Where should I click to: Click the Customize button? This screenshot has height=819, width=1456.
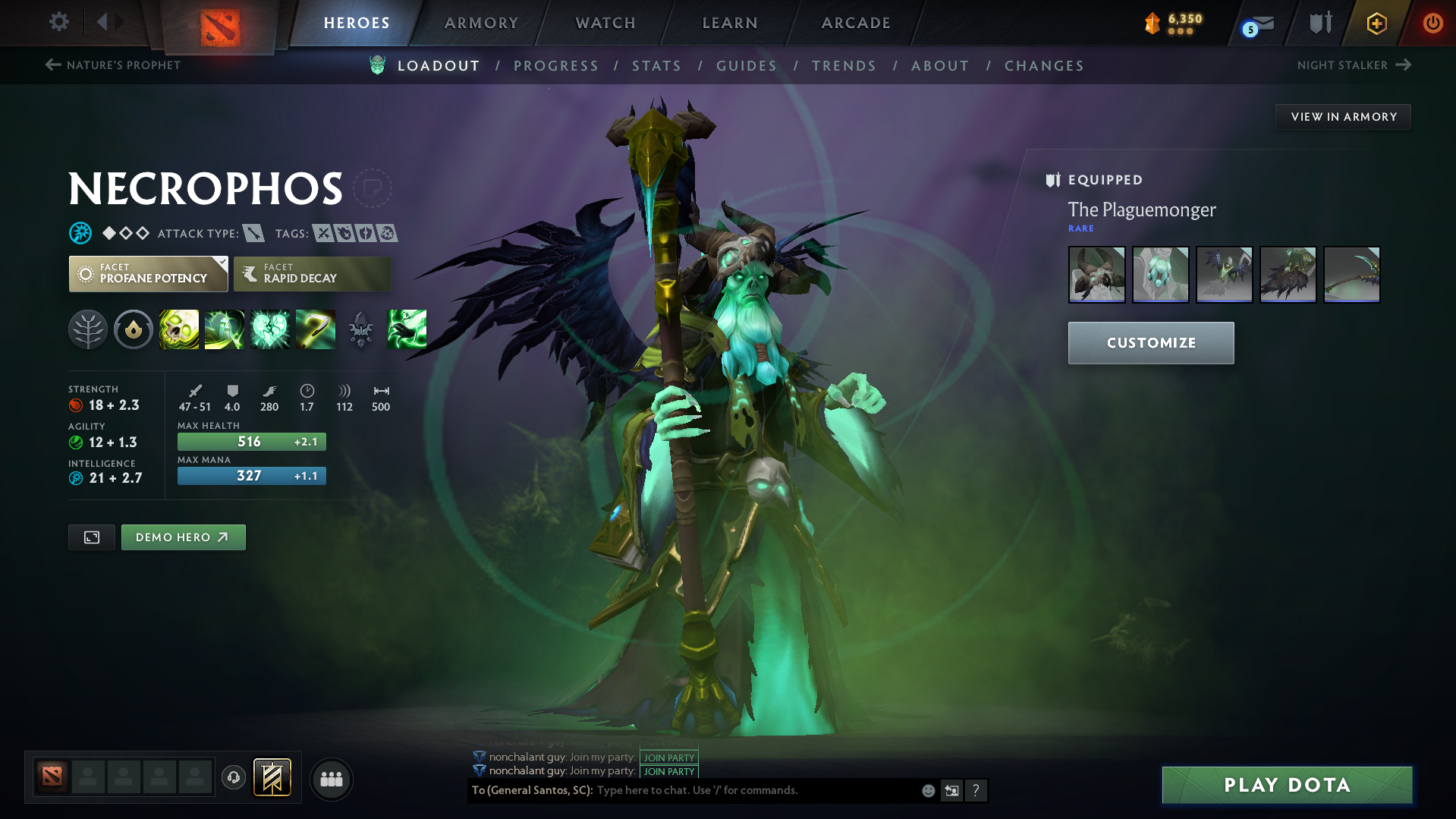point(1150,342)
